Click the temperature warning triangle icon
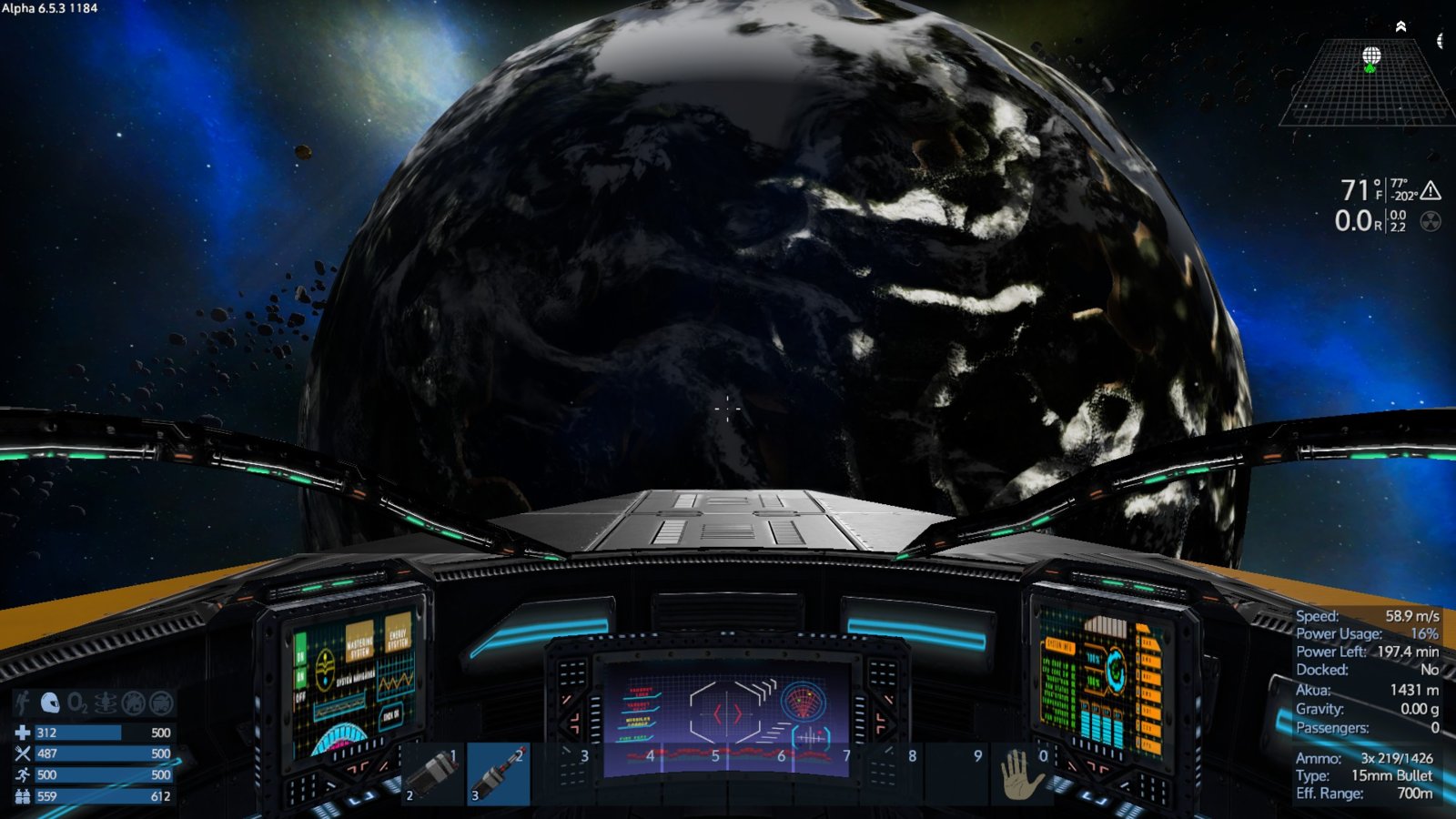Viewport: 1456px width, 819px height. point(1431,190)
